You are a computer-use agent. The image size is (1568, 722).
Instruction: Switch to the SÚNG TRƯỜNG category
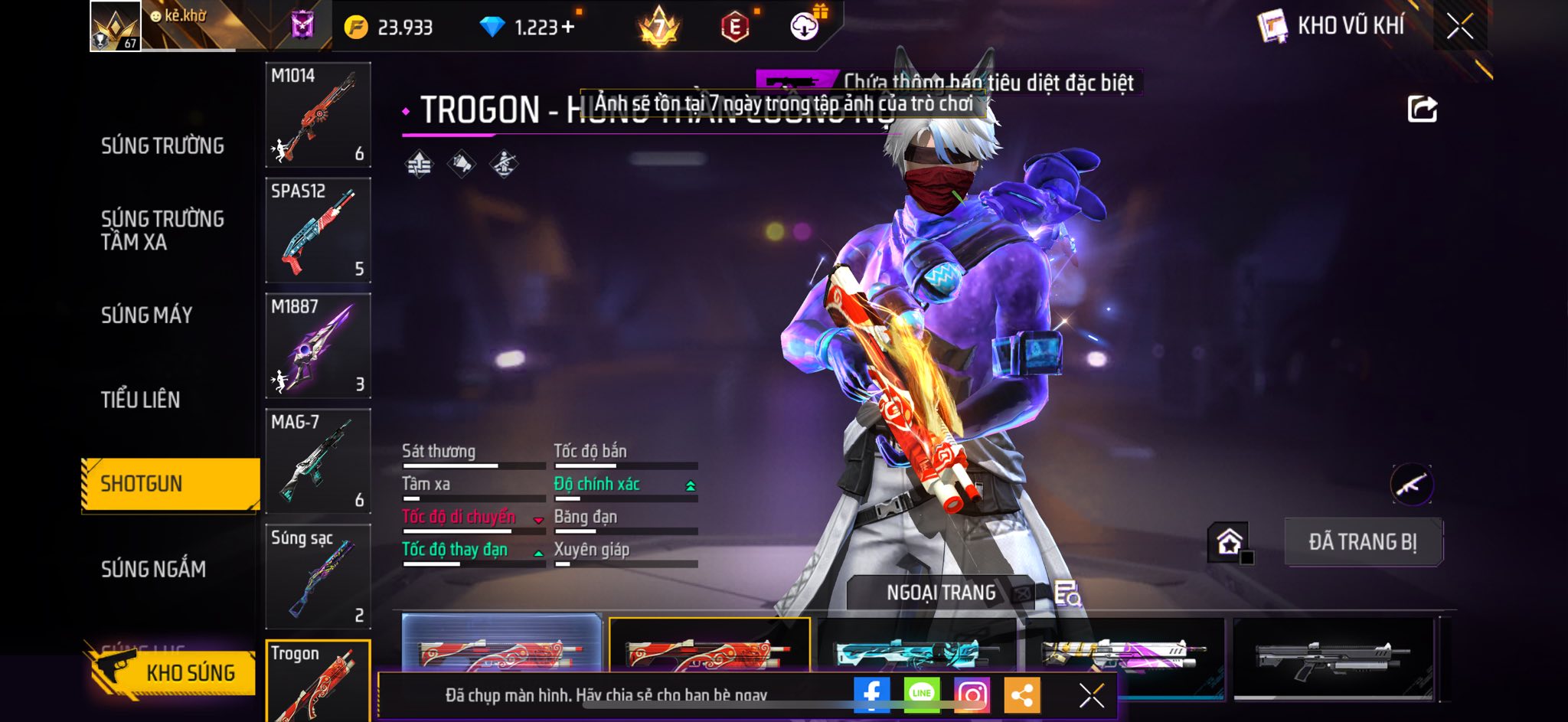coord(162,145)
